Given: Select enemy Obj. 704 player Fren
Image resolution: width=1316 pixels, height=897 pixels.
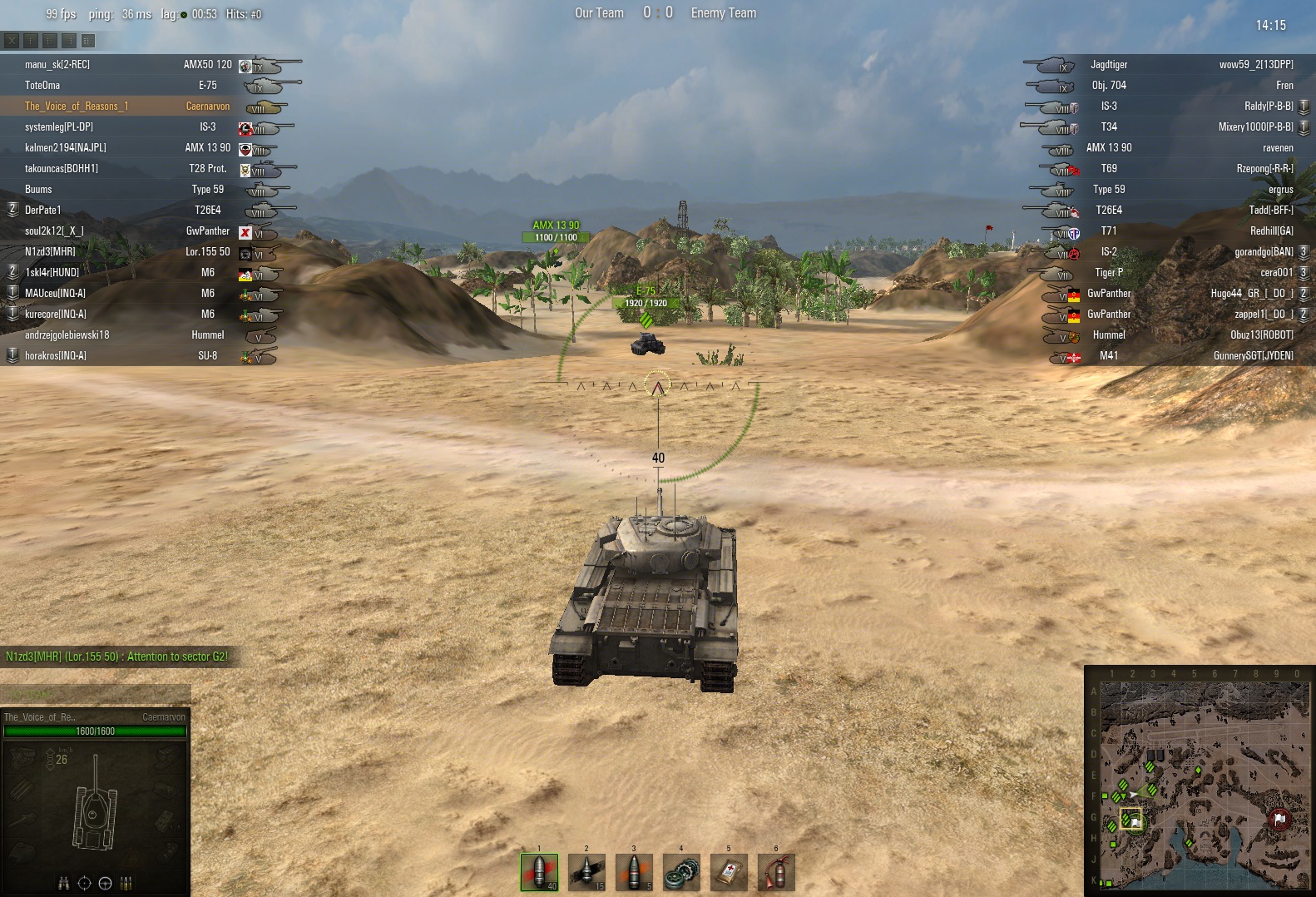Looking at the screenshot, I should click(x=1165, y=86).
